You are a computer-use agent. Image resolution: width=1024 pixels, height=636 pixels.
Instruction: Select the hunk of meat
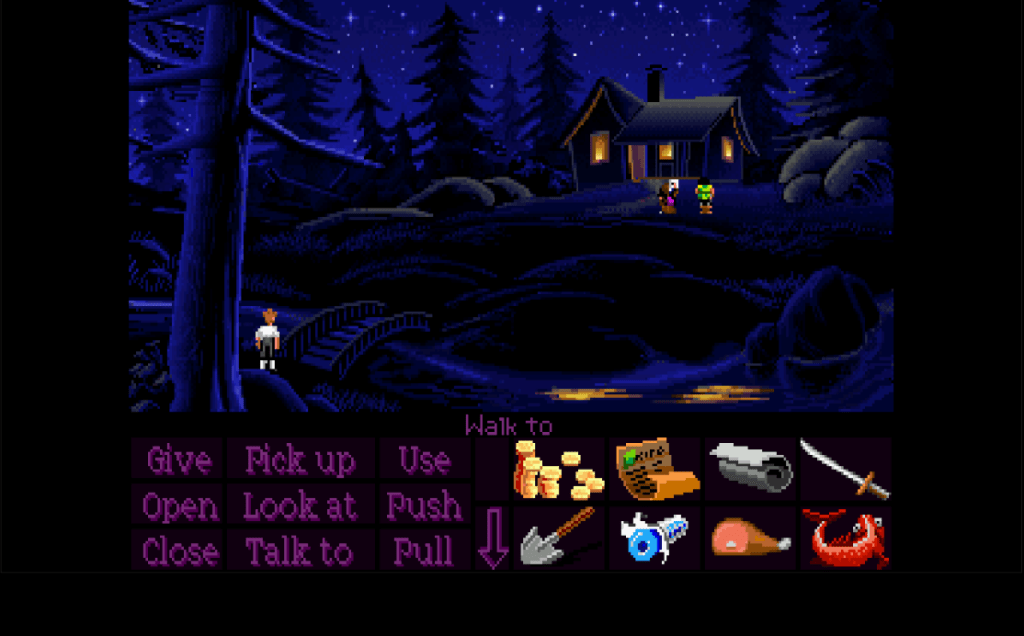(x=750, y=538)
